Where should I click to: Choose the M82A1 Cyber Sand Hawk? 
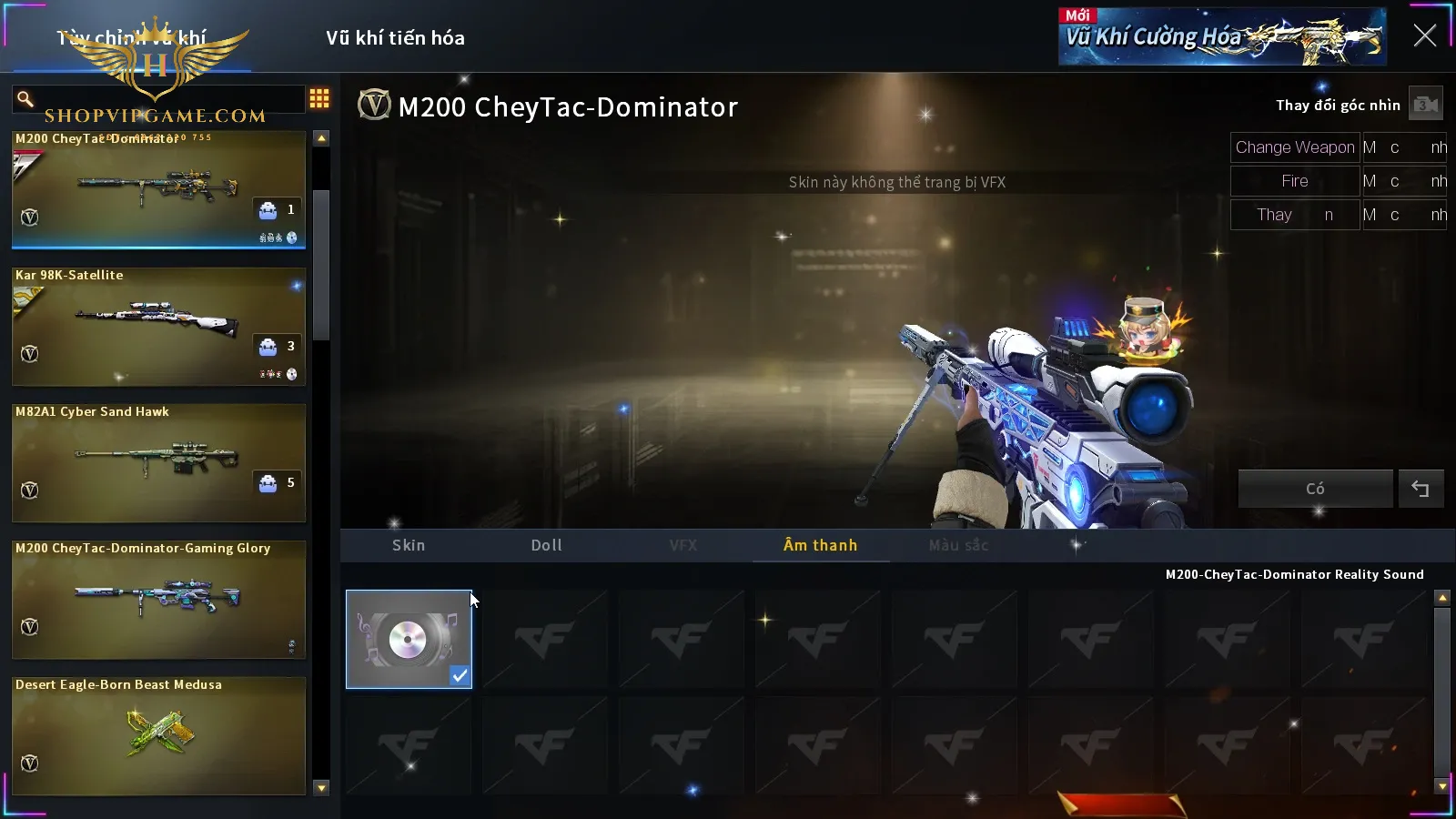click(158, 462)
